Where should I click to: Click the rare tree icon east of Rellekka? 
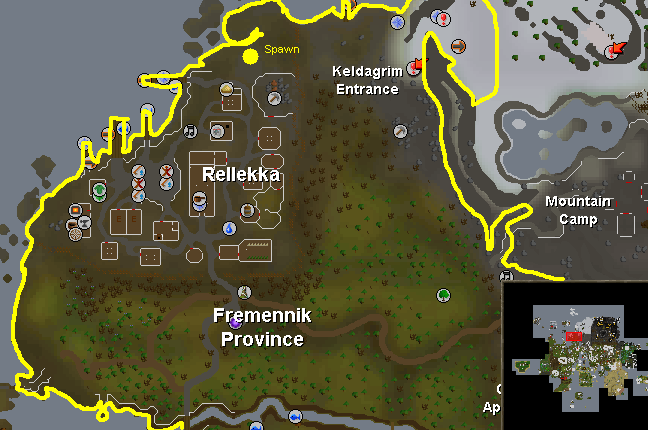(x=442, y=295)
